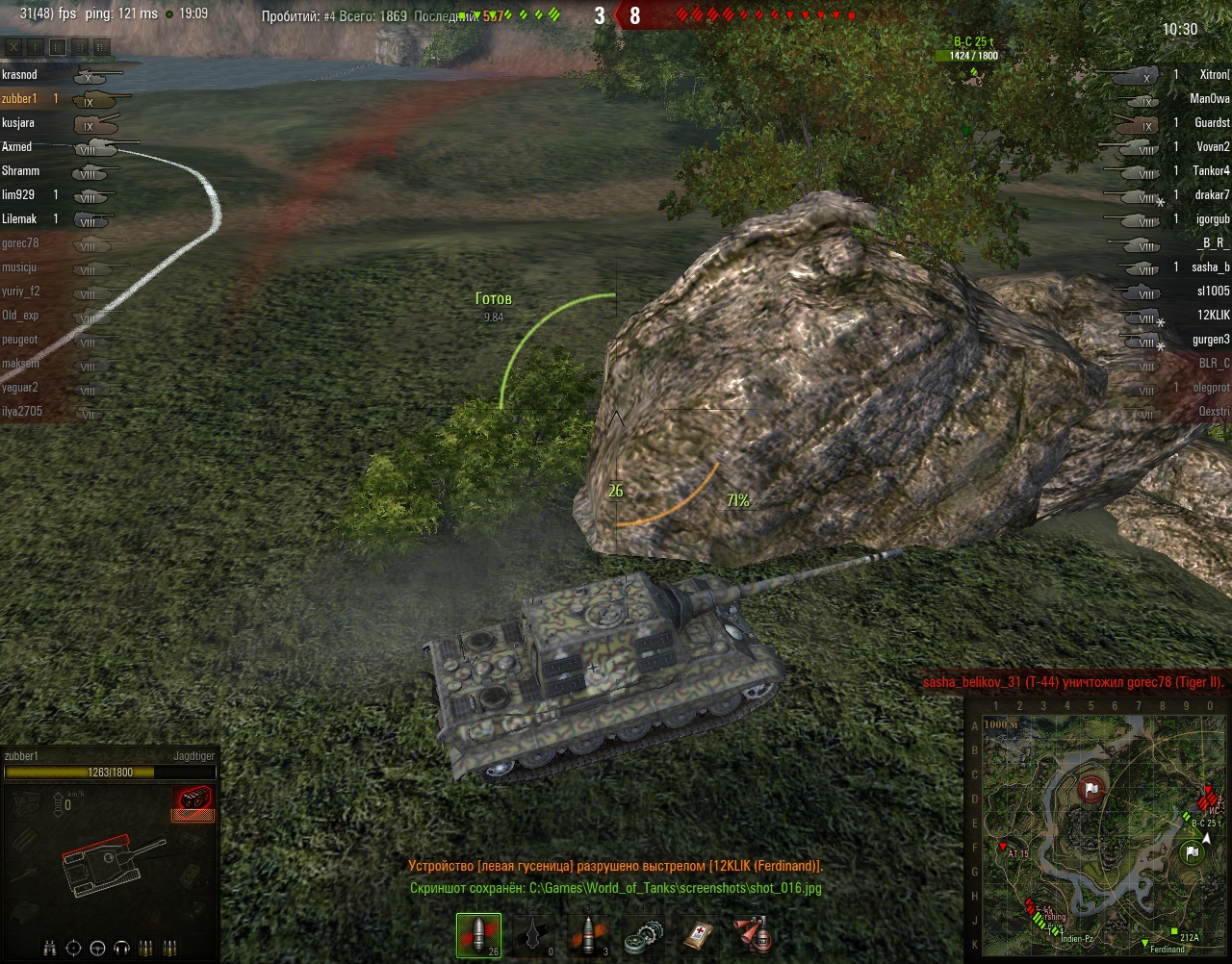Viewport: 1232px width, 964px height.
Task: Click the driver steering wheel crew icon
Action: tap(97, 949)
